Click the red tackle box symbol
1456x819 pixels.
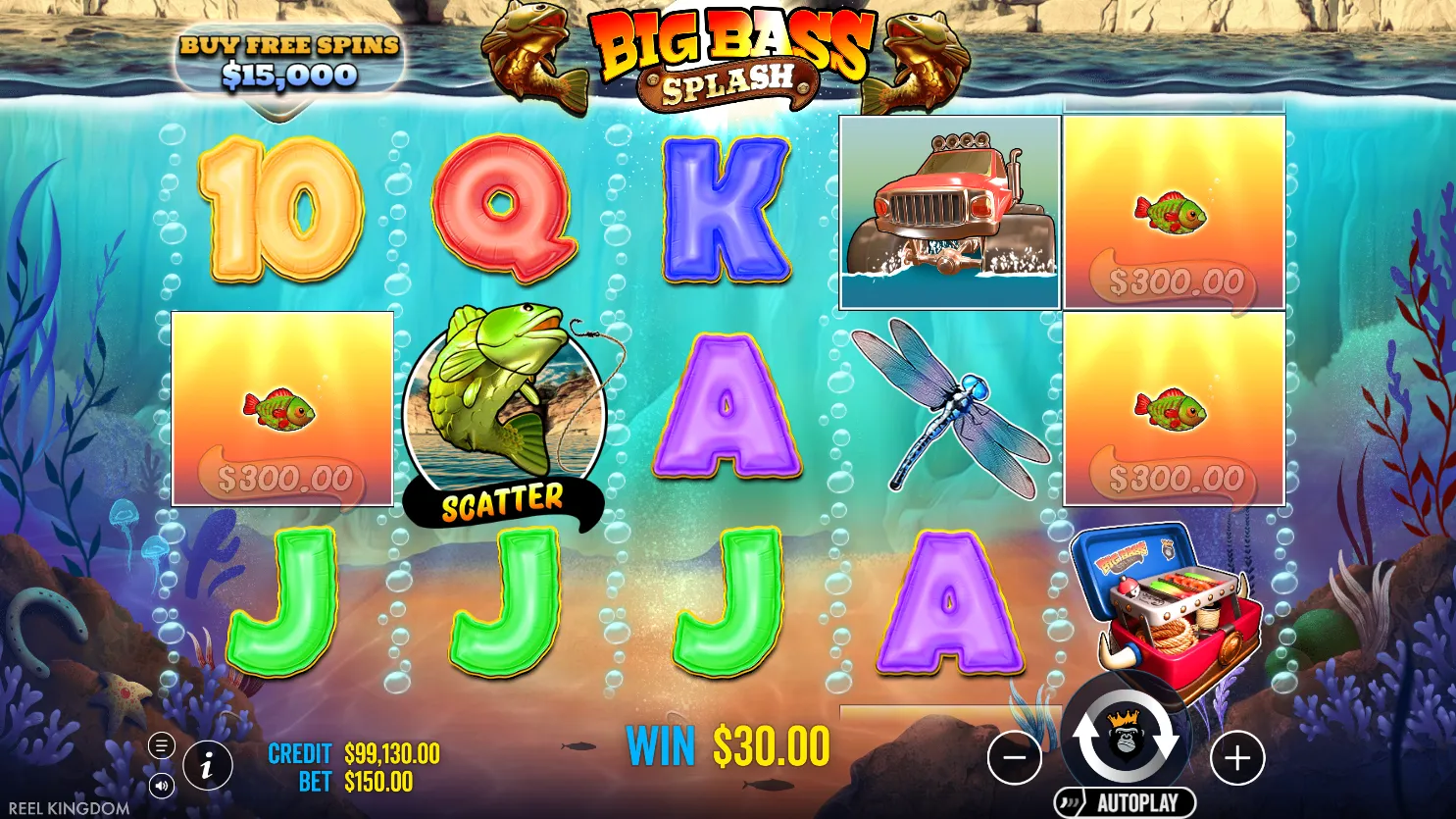(1167, 608)
